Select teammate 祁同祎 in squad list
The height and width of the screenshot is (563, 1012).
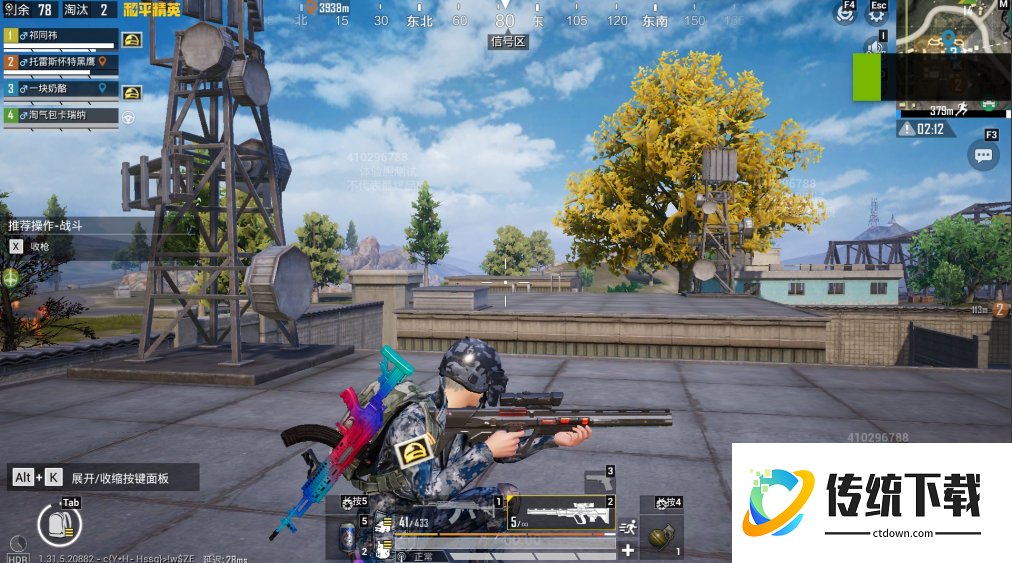click(x=60, y=36)
